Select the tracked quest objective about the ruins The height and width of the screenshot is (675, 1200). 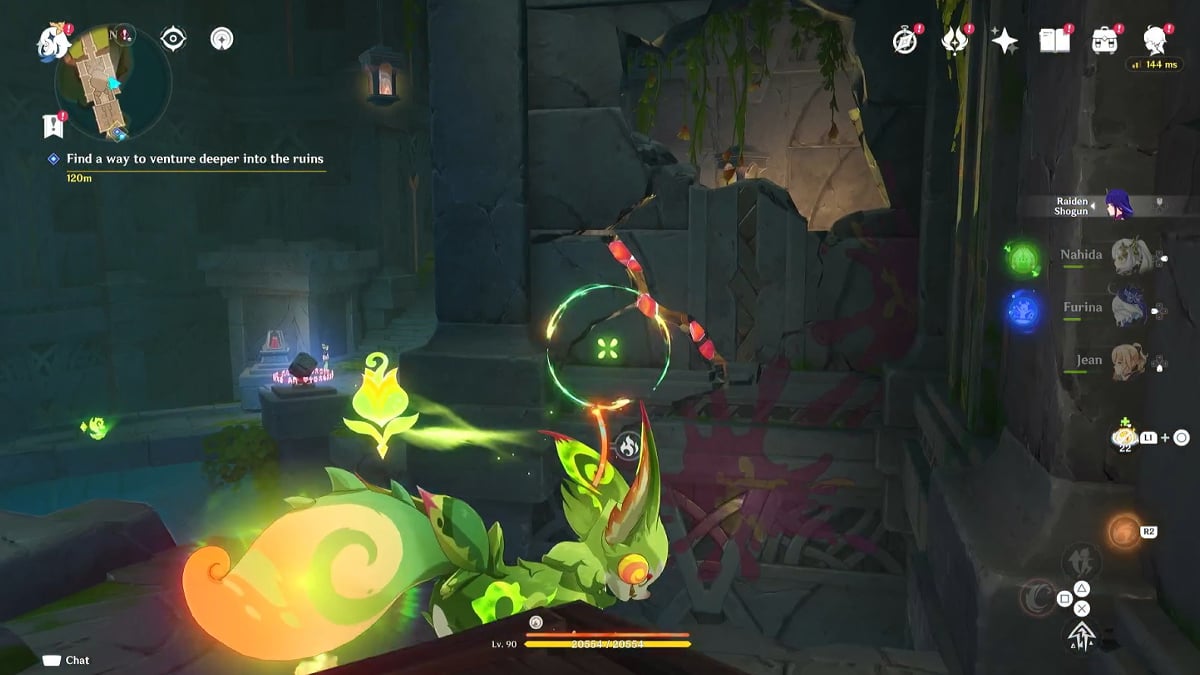pyautogui.click(x=195, y=159)
